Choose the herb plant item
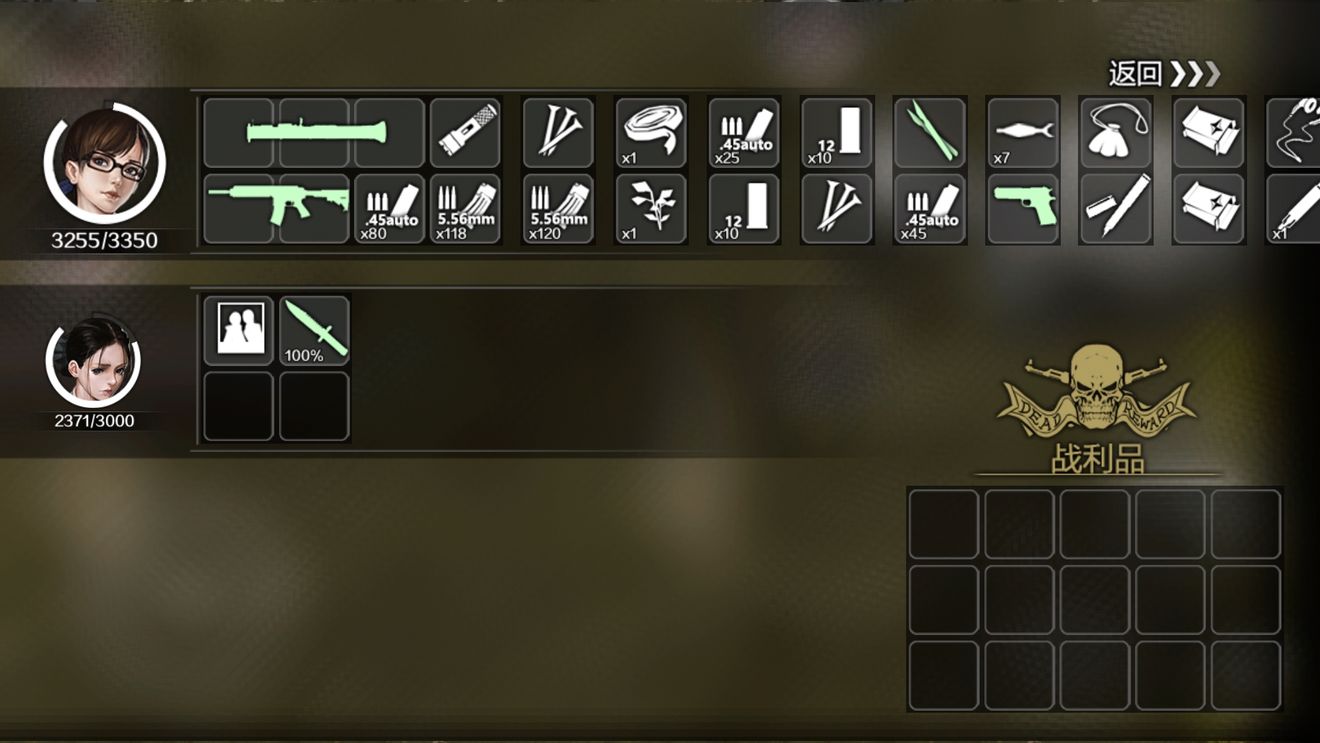This screenshot has height=743, width=1320. (x=651, y=209)
